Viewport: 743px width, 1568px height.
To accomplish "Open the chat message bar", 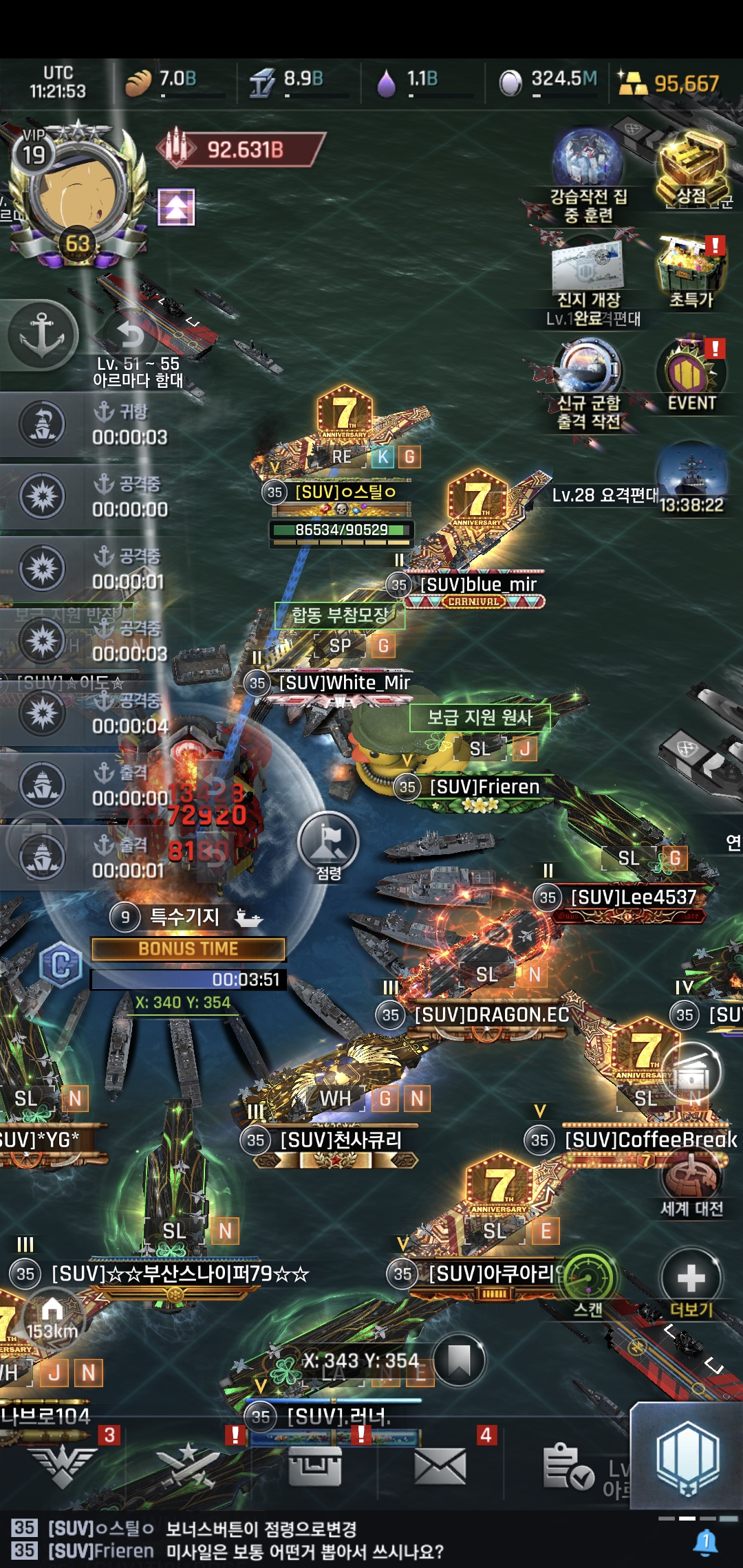I will 344,1540.
